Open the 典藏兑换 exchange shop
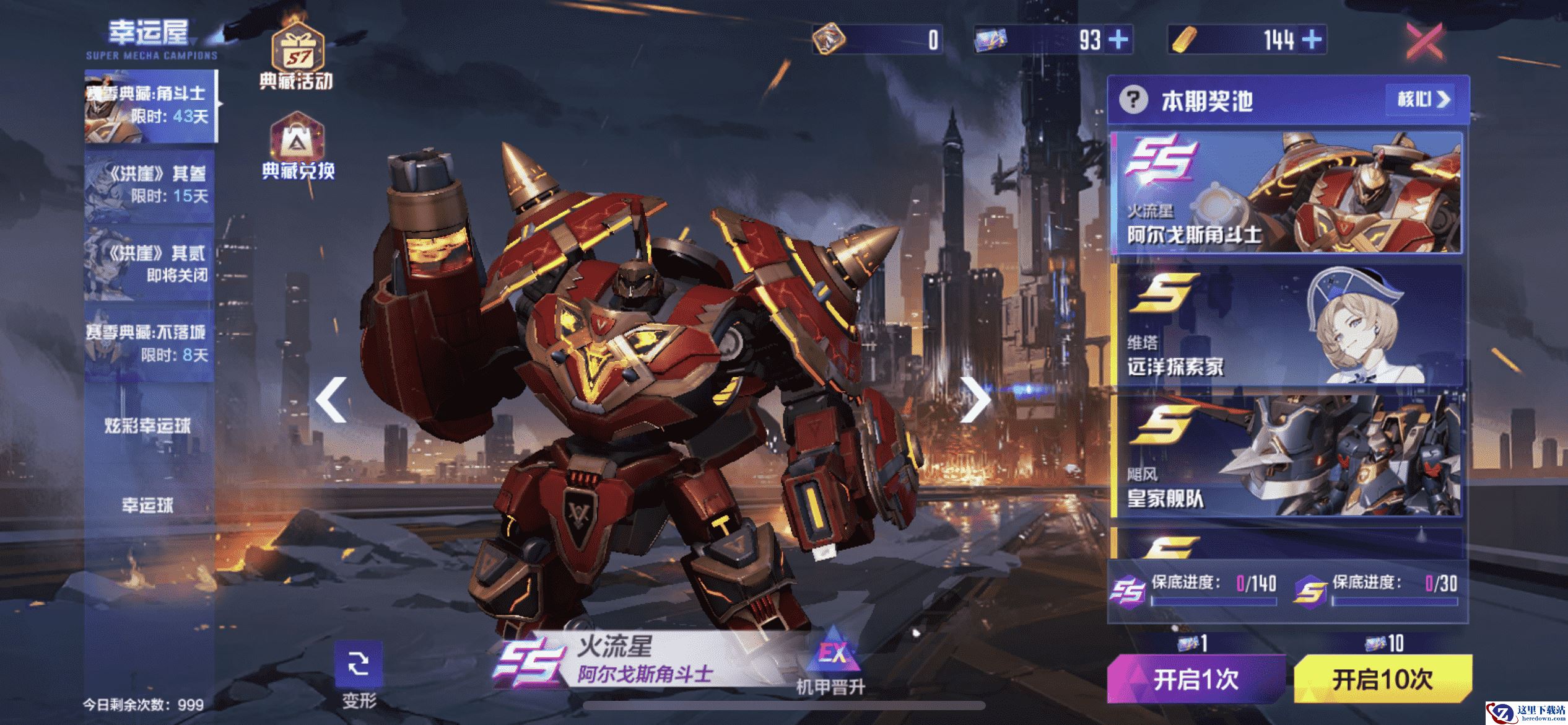Image resolution: width=1568 pixels, height=725 pixels. coord(298,147)
